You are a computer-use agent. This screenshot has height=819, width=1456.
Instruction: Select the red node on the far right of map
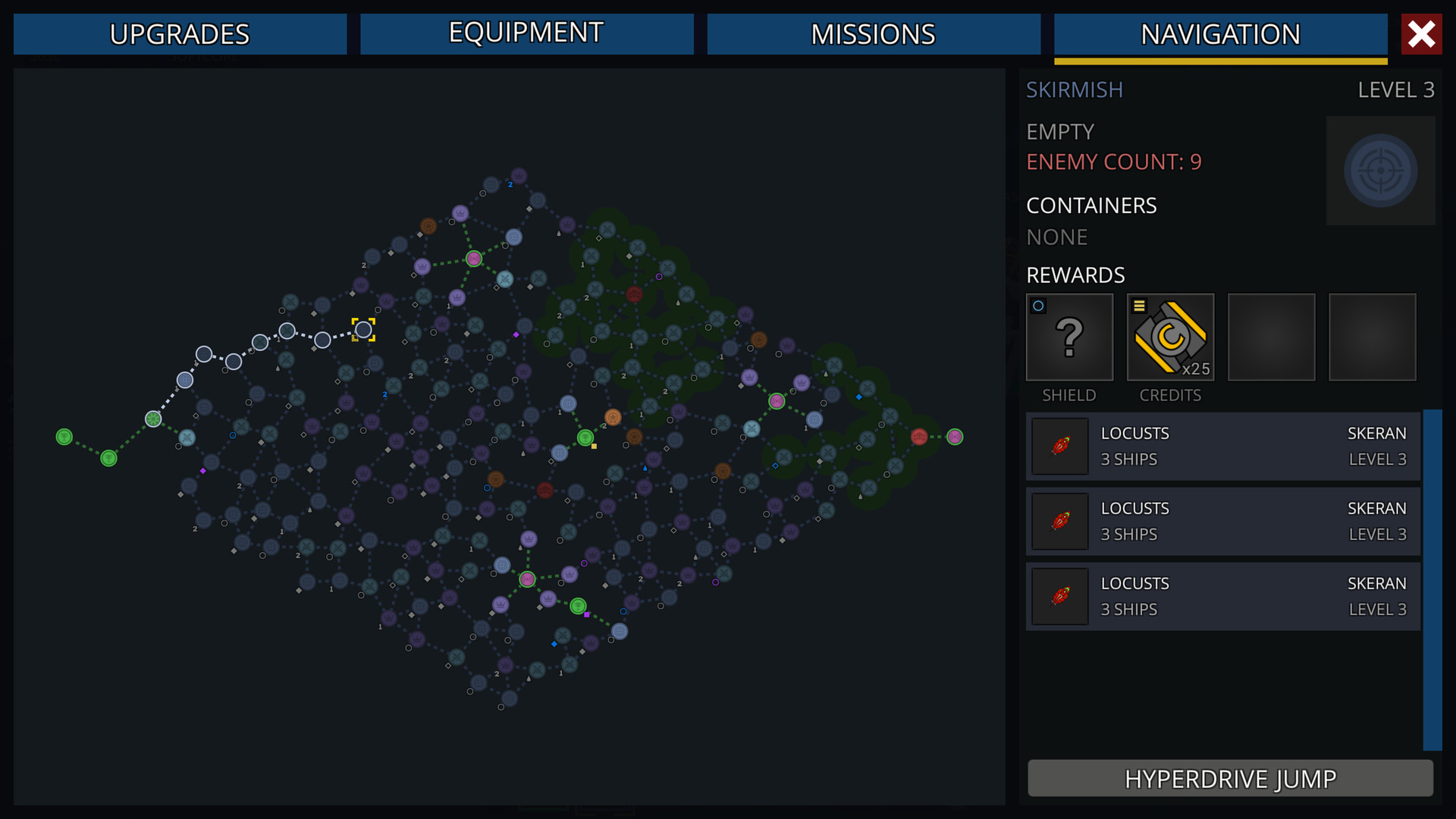[x=920, y=436]
